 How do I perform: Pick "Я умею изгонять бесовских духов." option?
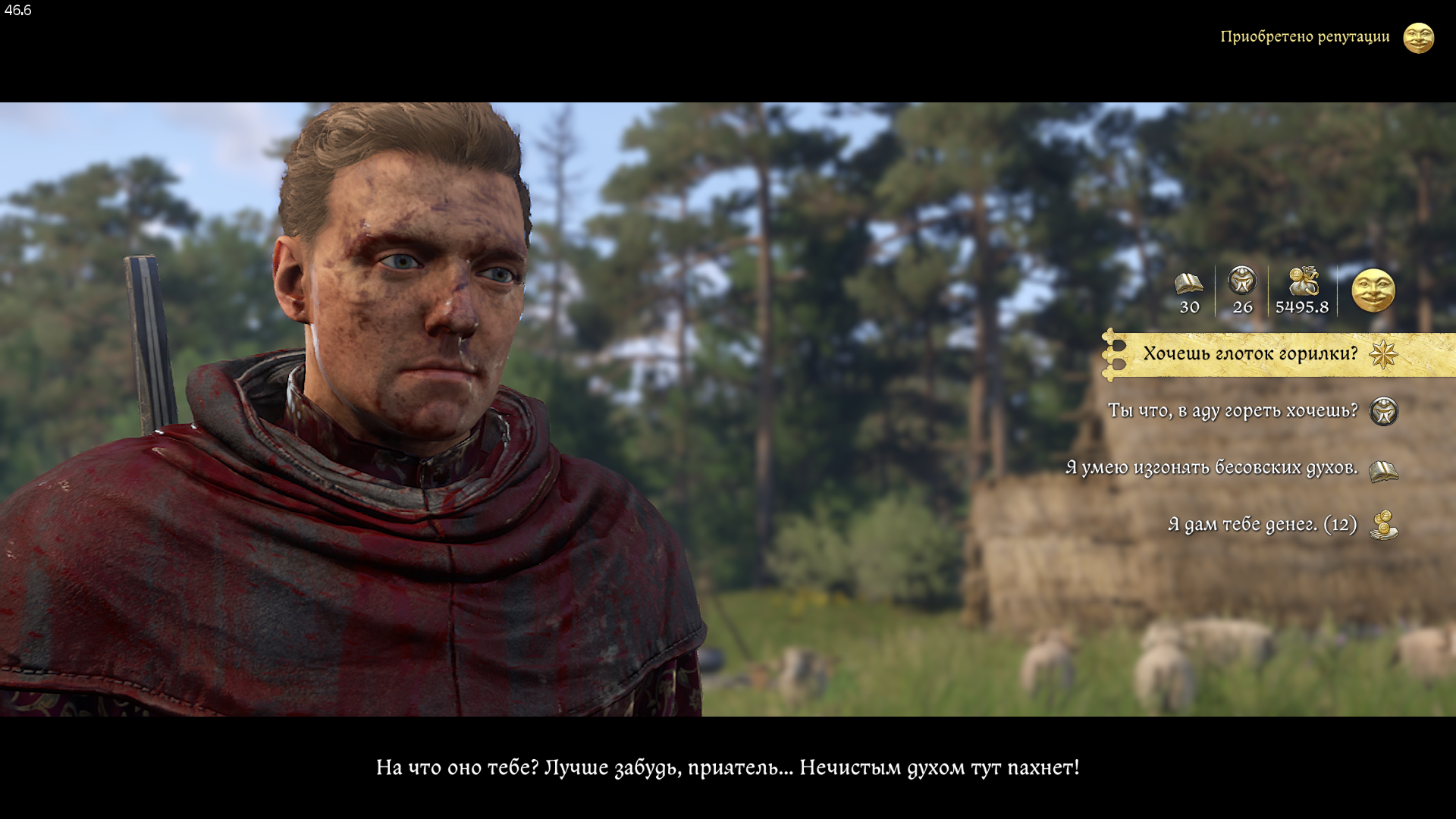click(1211, 468)
